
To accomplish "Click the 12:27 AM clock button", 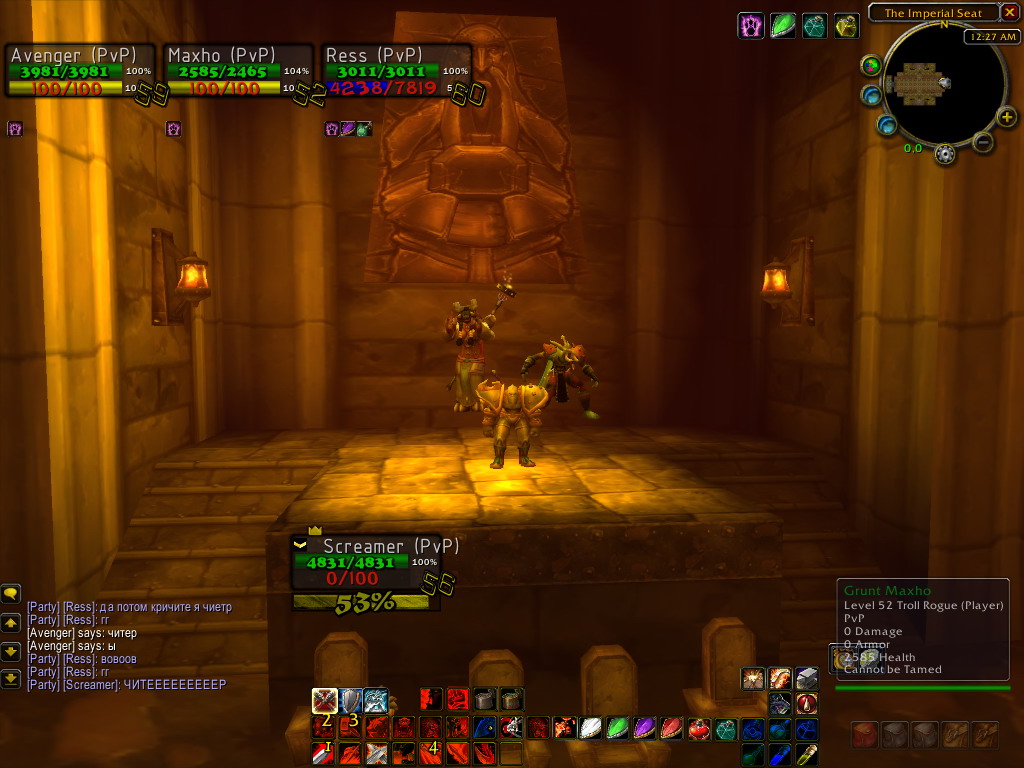I will click(991, 37).
